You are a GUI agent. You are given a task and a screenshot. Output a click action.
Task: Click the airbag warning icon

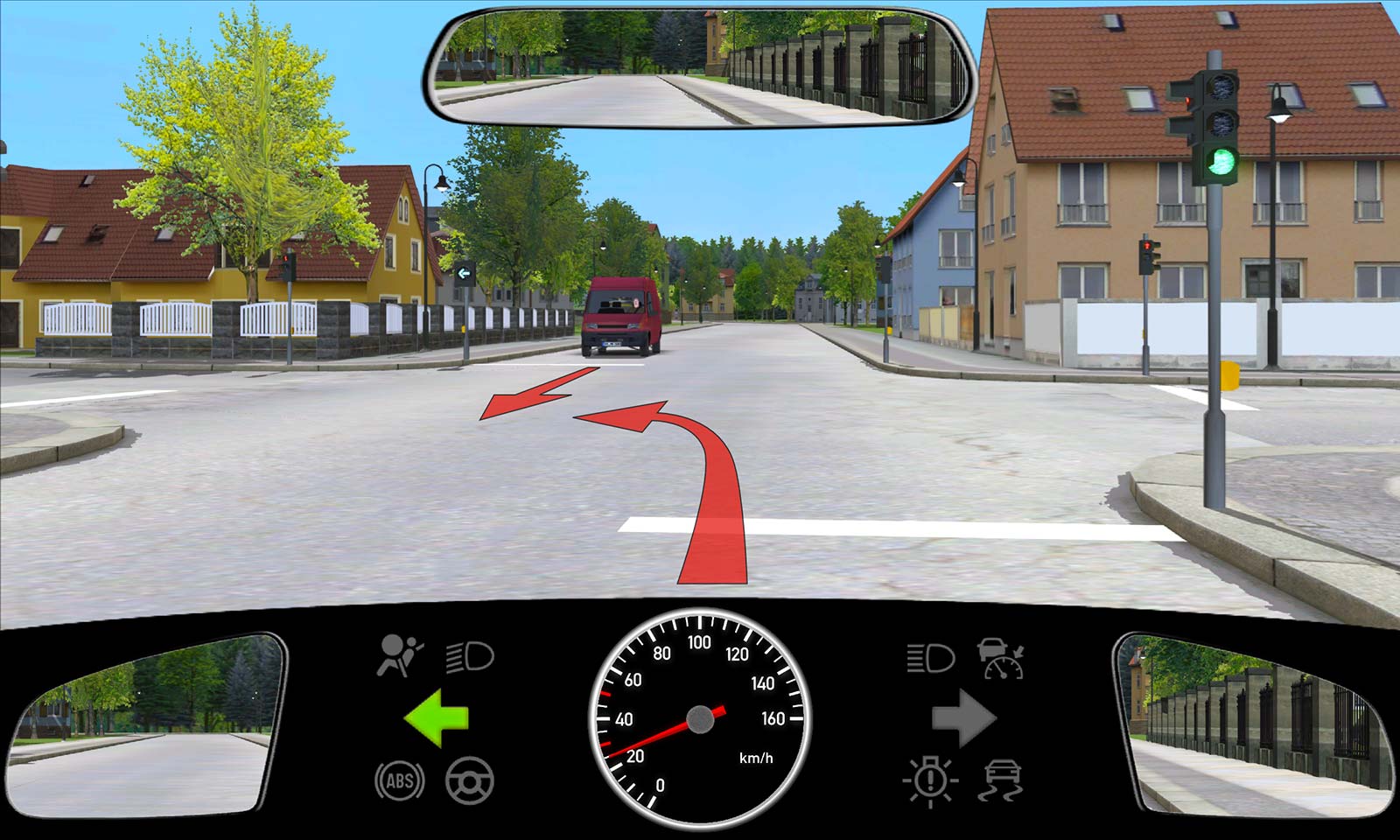click(x=399, y=655)
